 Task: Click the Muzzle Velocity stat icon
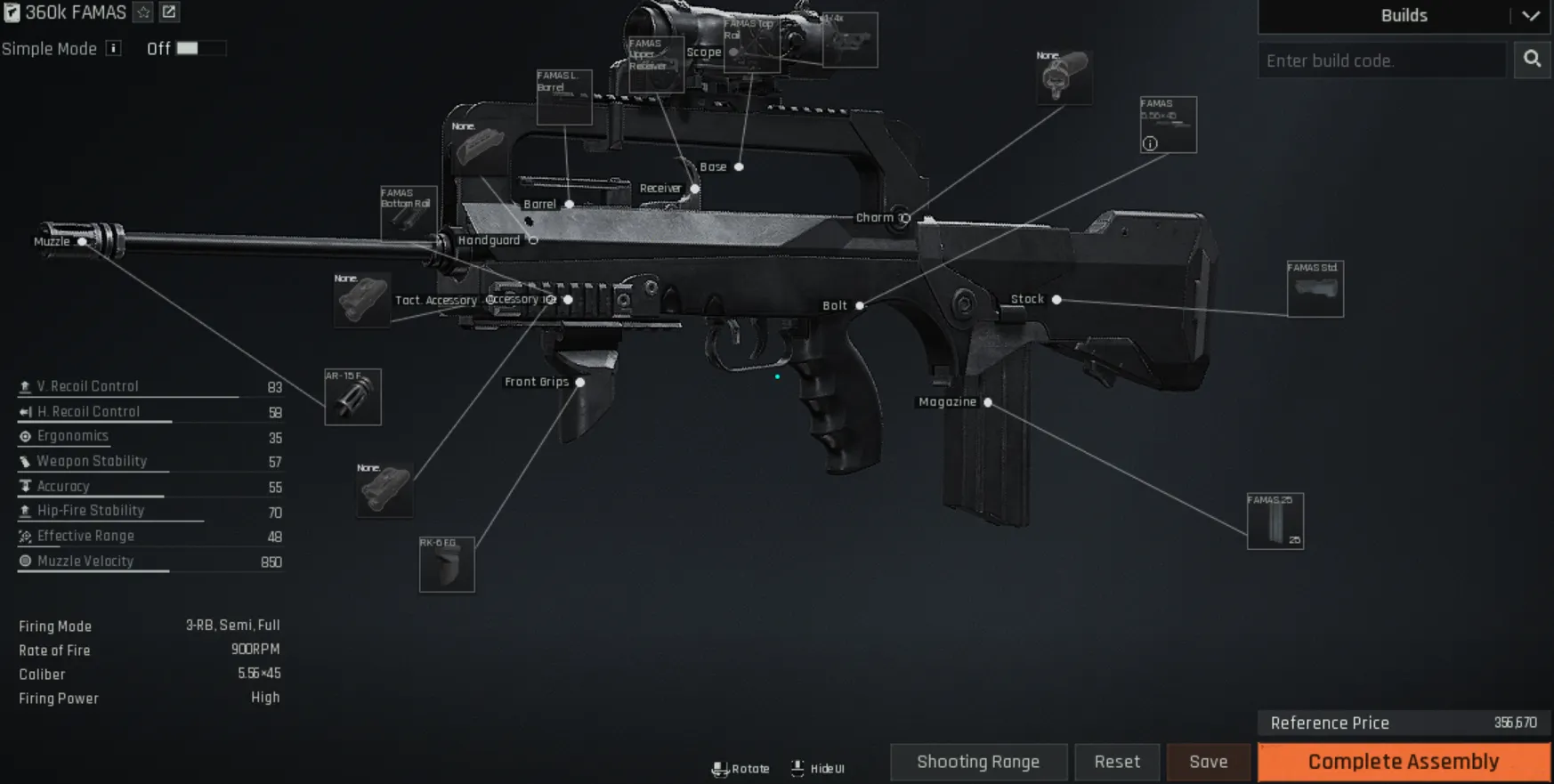point(24,561)
